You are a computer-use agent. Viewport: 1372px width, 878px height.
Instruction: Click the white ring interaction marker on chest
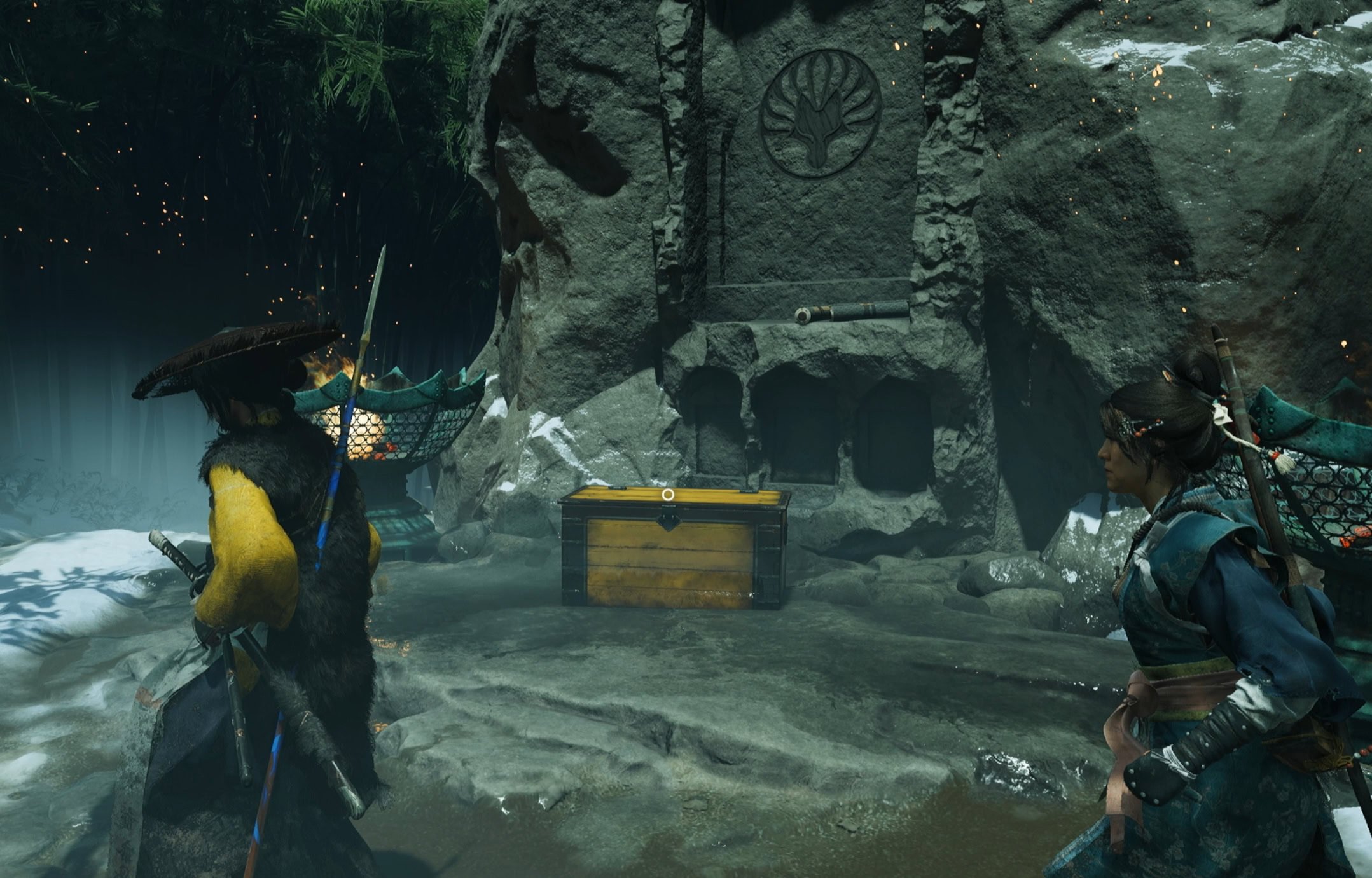[667, 494]
